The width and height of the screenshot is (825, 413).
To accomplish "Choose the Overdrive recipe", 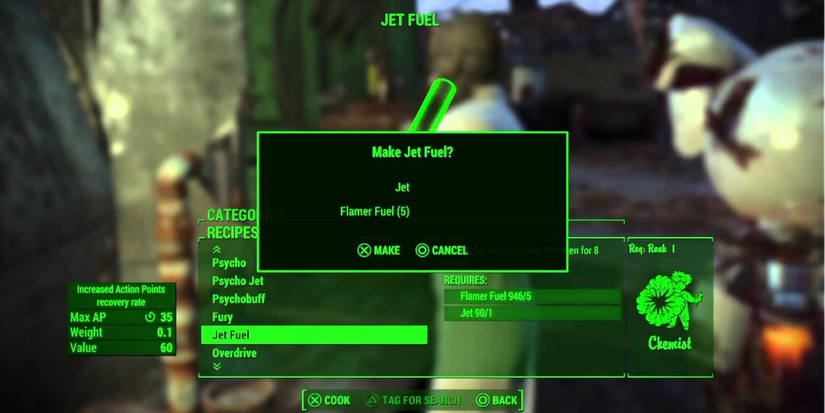I will click(x=234, y=353).
